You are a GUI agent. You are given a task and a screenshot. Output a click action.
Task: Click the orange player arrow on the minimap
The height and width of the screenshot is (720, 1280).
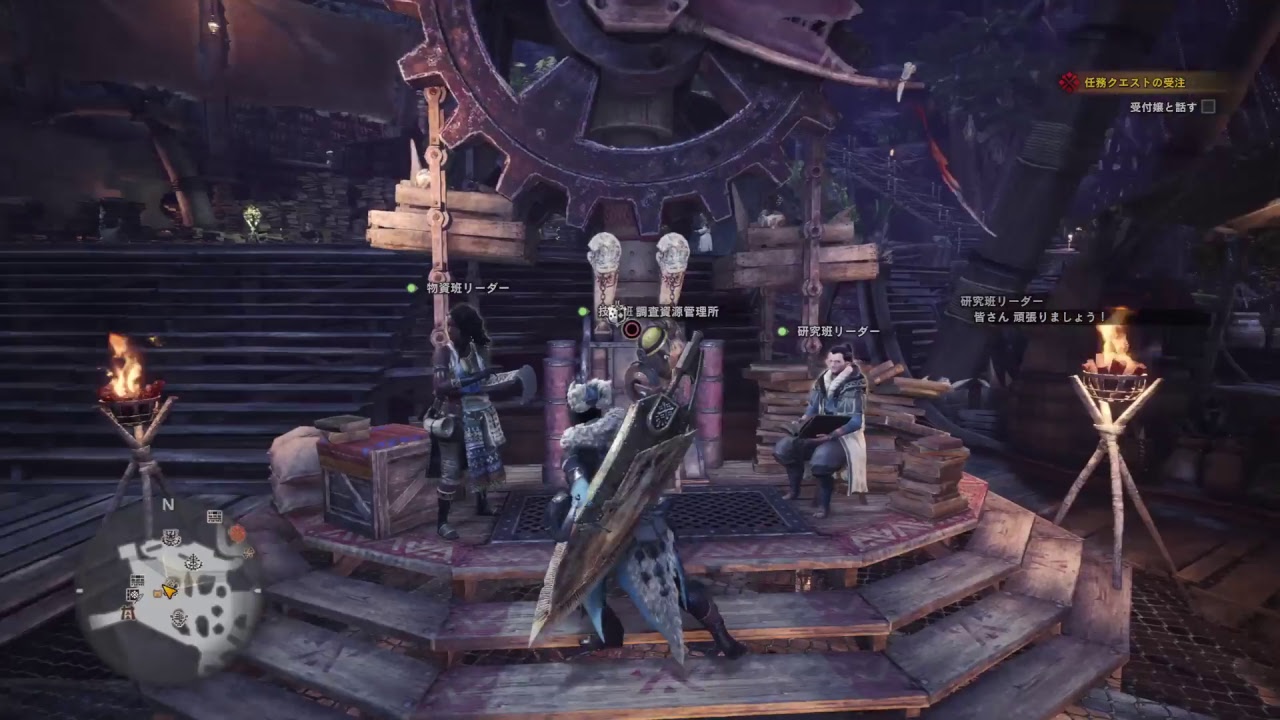(x=170, y=590)
